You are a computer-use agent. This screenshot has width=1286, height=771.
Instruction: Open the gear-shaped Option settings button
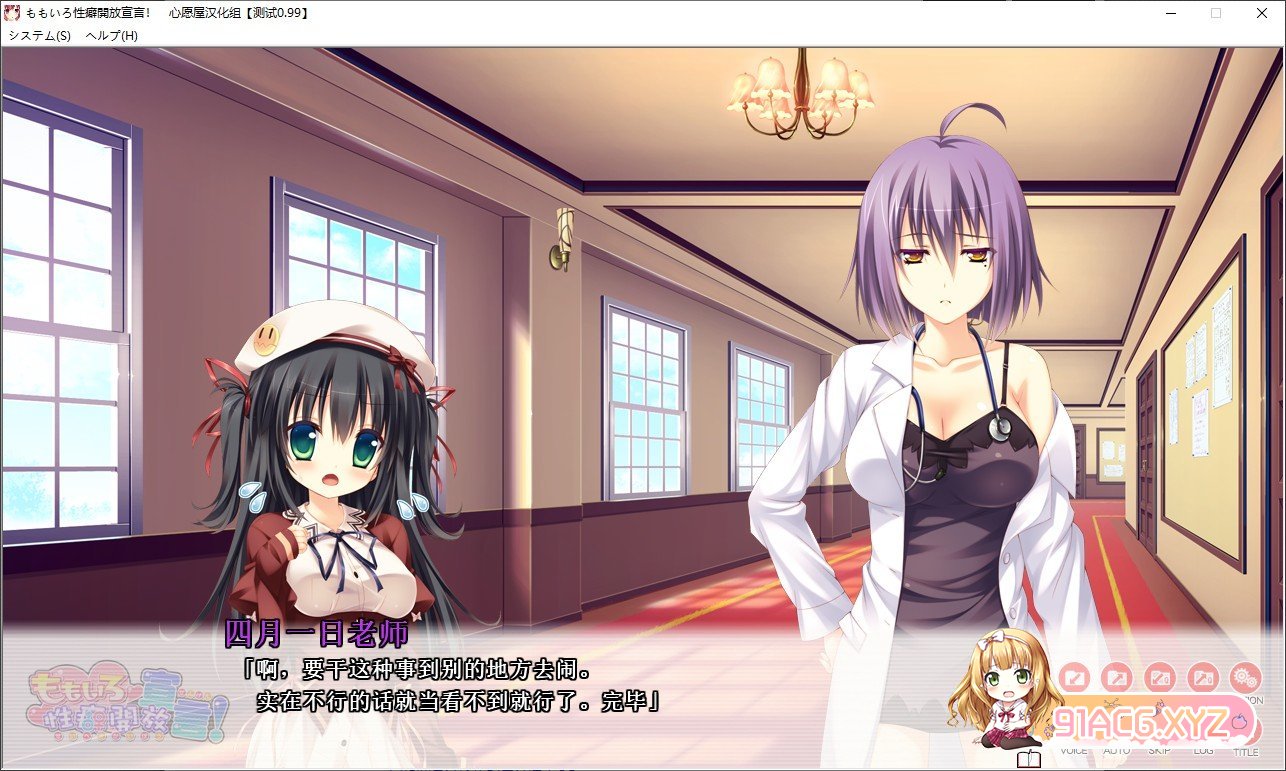pos(1245,679)
